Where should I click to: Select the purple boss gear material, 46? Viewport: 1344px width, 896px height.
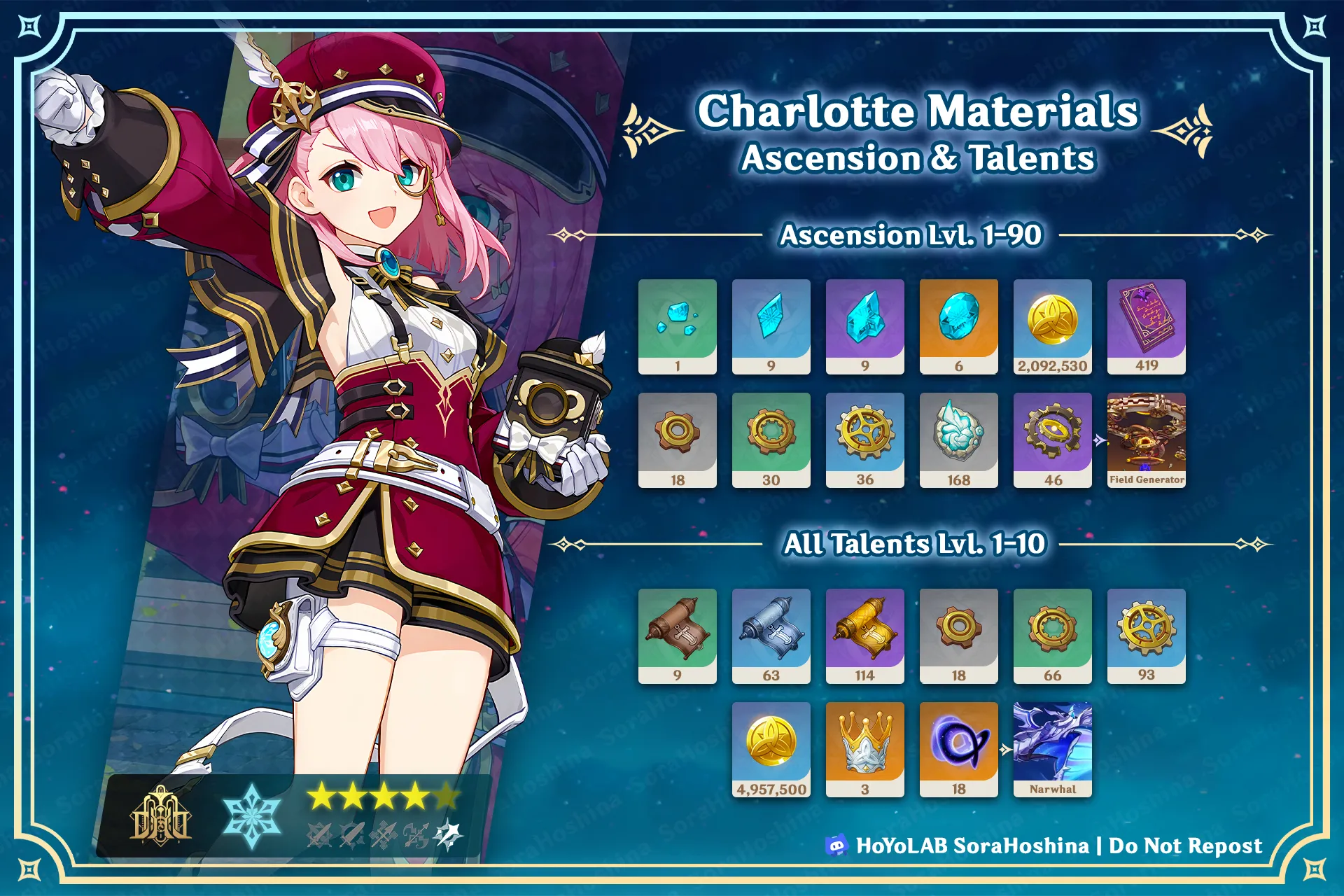tap(1052, 440)
